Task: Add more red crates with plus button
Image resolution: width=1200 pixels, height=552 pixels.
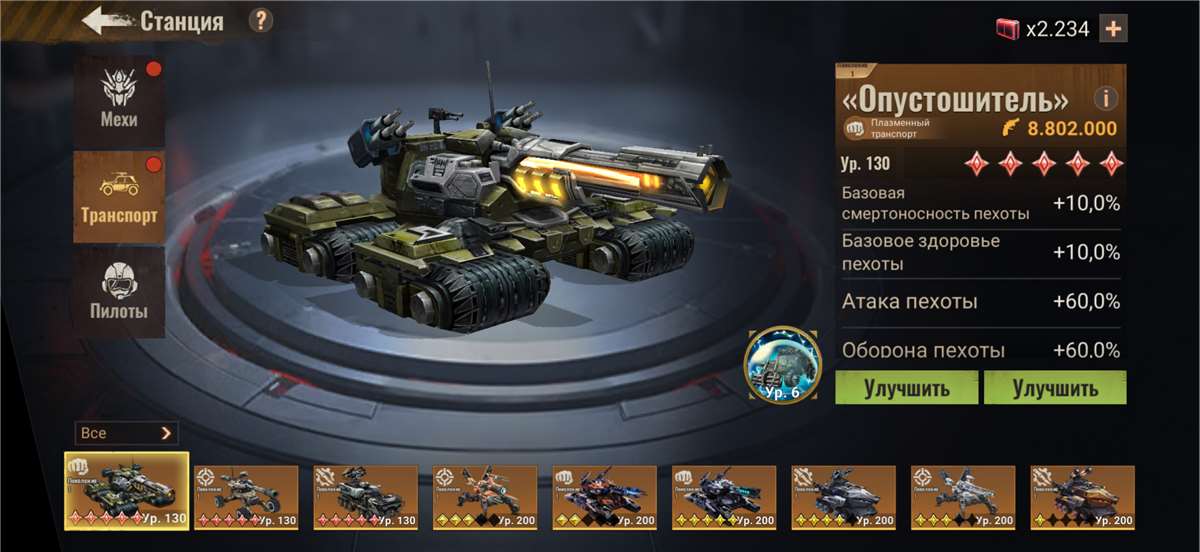Action: click(x=1112, y=29)
